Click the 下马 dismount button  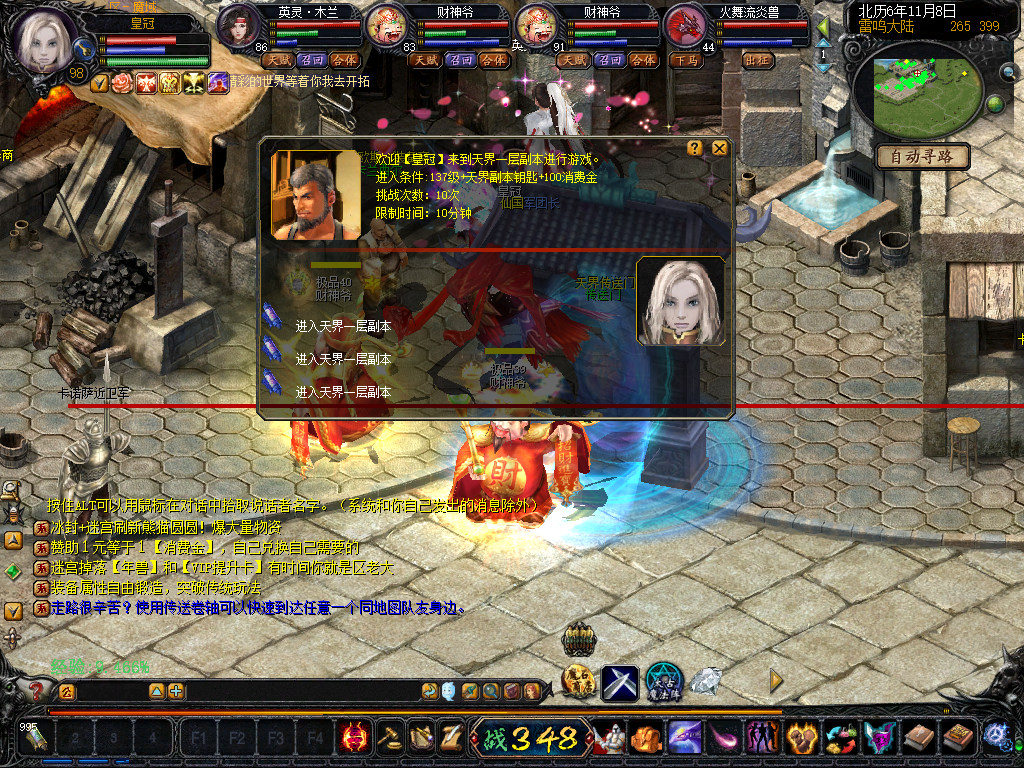pyautogui.click(x=686, y=60)
